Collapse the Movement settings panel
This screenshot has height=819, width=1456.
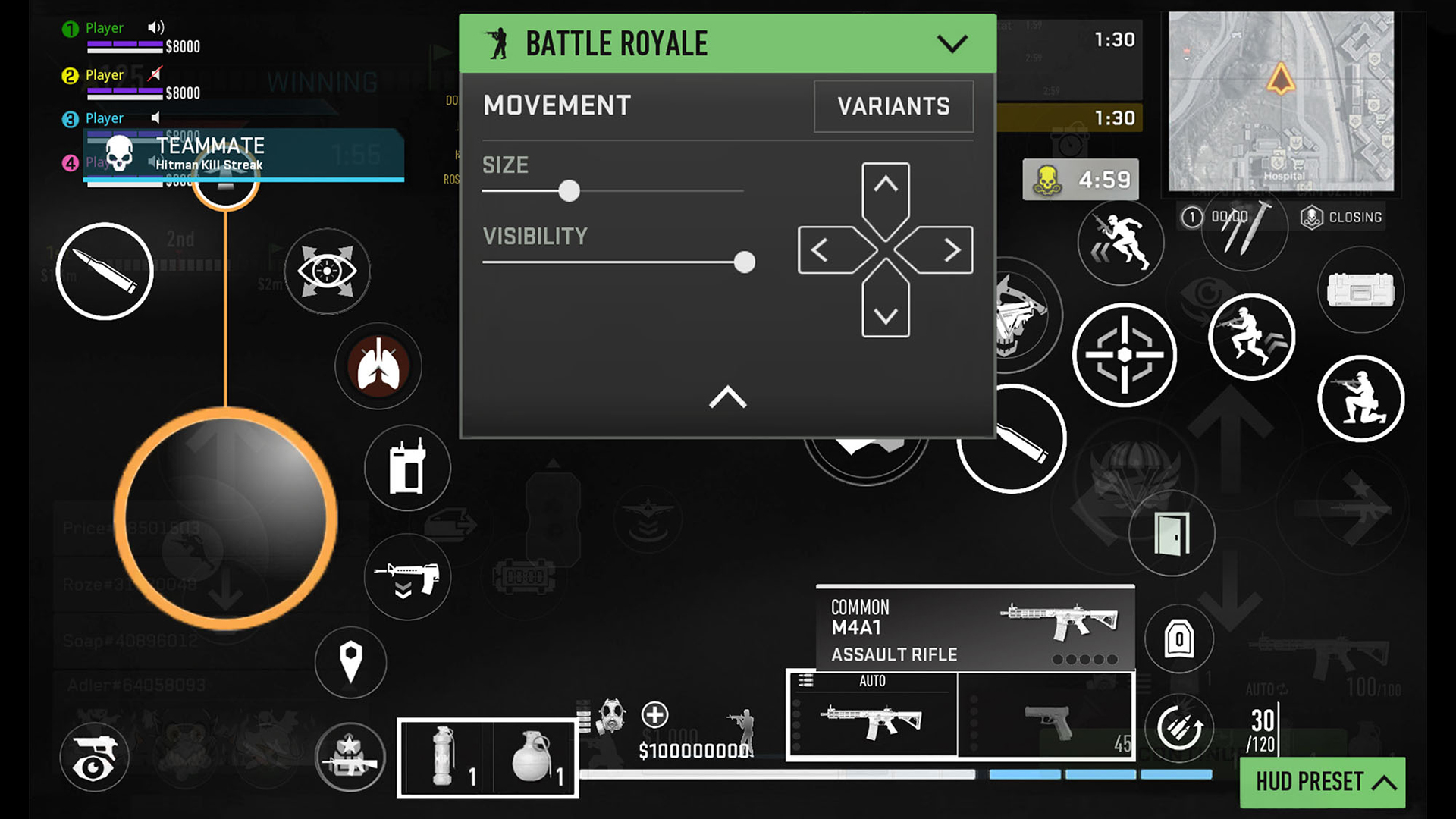(x=727, y=397)
